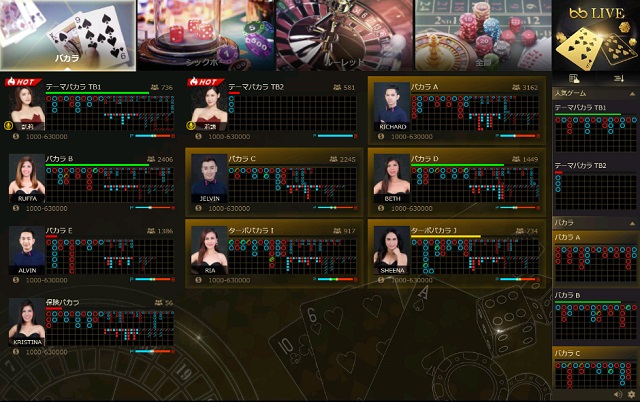
Task: Open バカラ C table with dealer Jelvin
Action: 275,182
